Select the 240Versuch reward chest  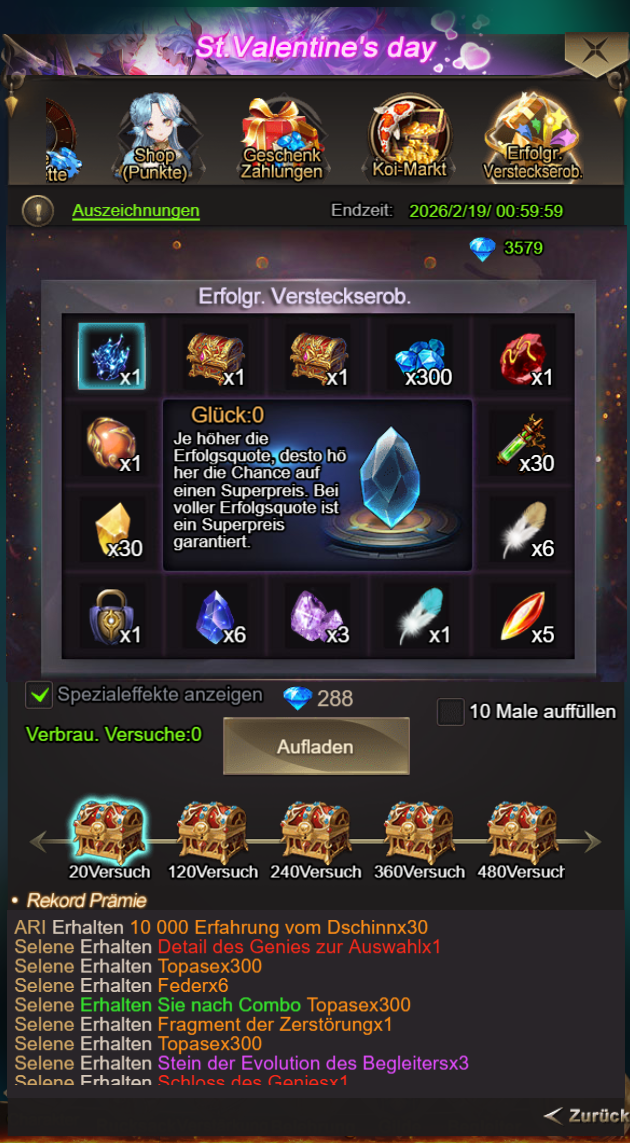pyautogui.click(x=315, y=832)
